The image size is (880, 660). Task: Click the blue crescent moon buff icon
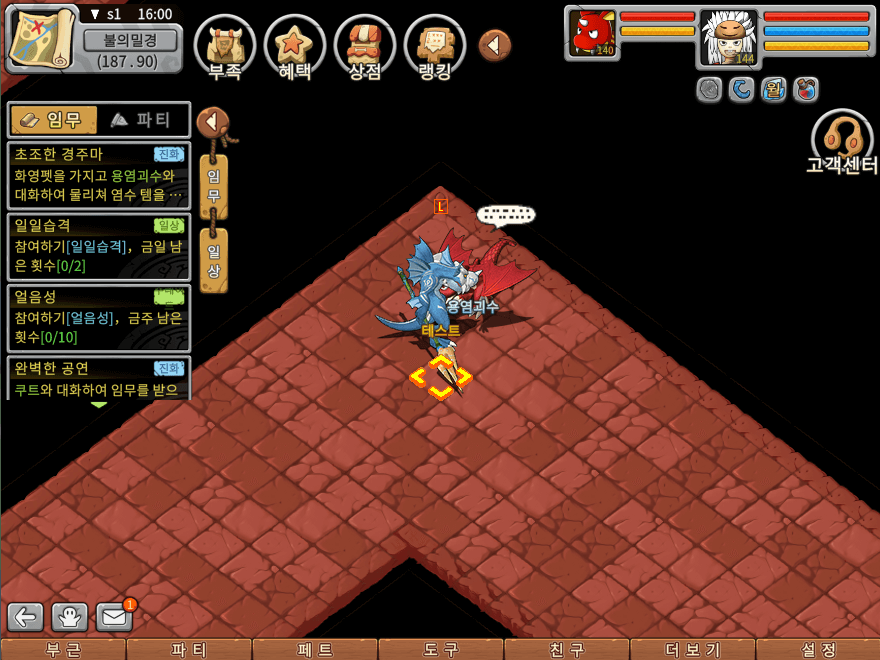(x=741, y=90)
